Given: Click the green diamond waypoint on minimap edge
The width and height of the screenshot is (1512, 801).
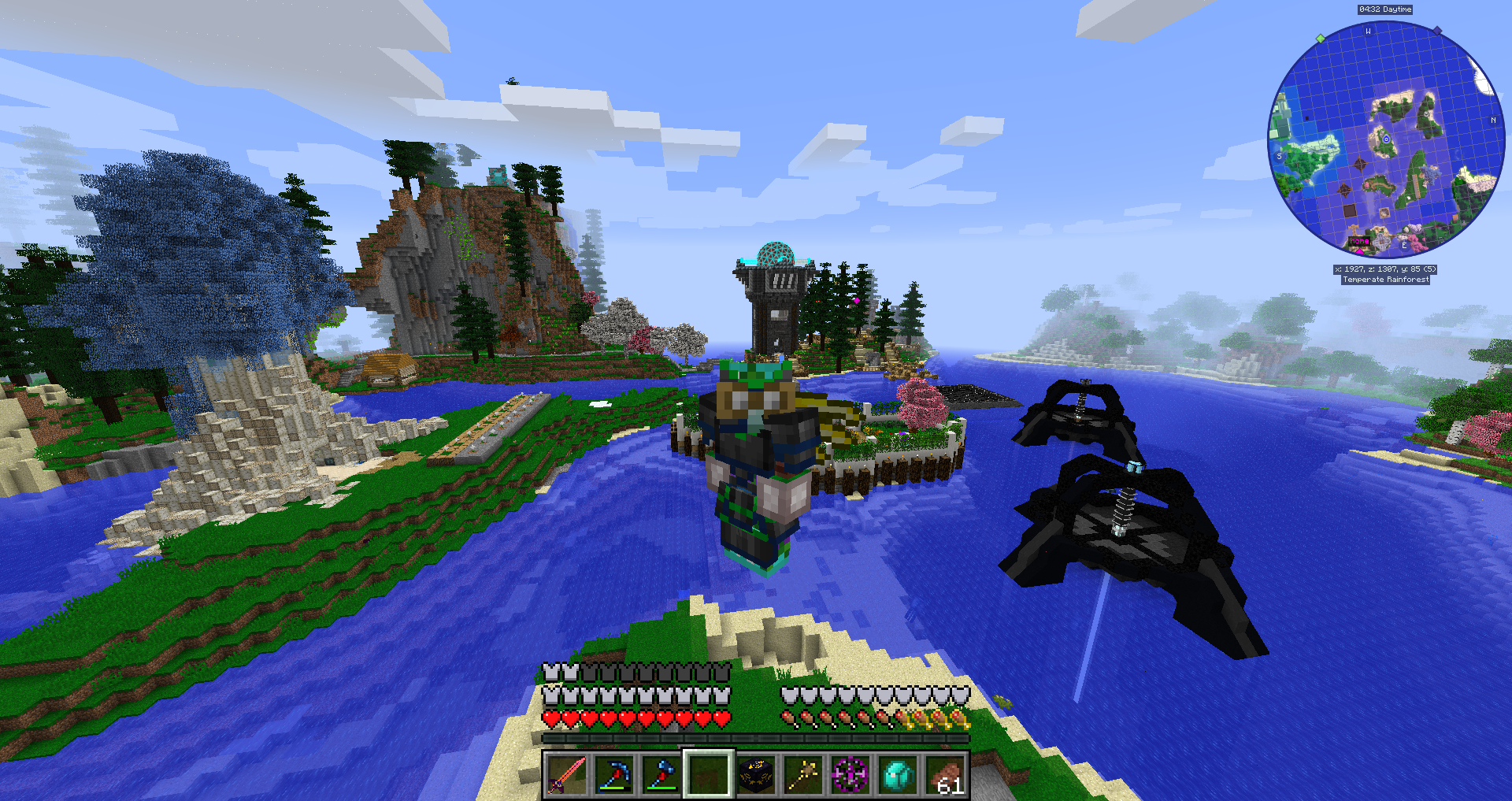Looking at the screenshot, I should pyautogui.click(x=1321, y=38).
